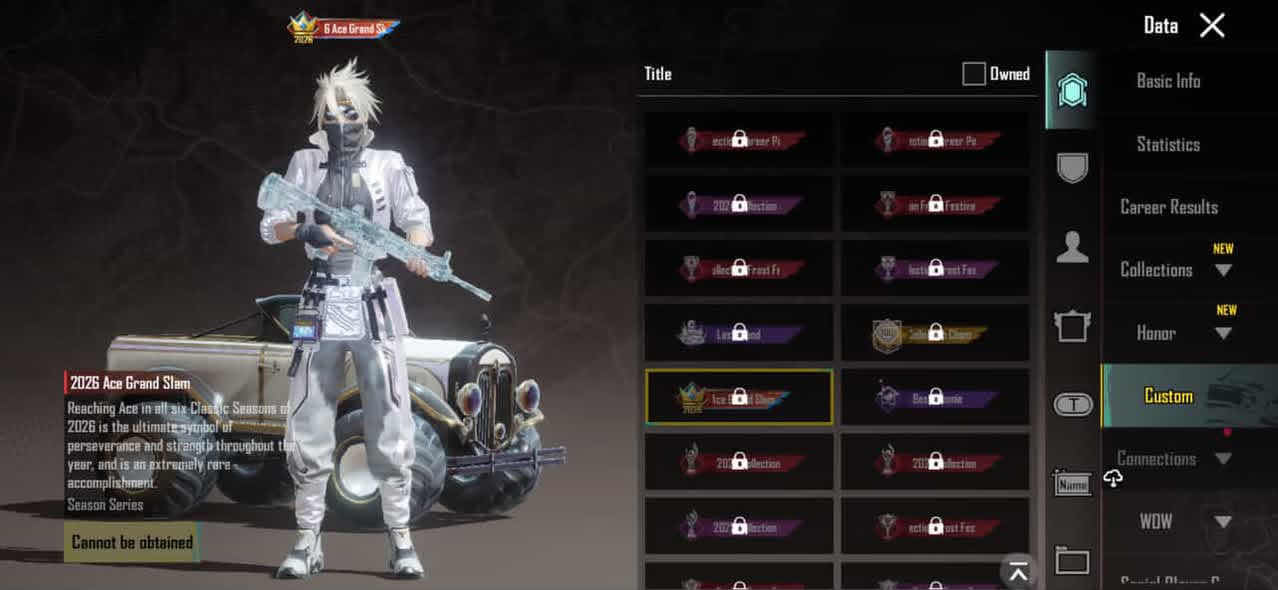
Task: Open the folder icon category
Action: coord(1072,561)
